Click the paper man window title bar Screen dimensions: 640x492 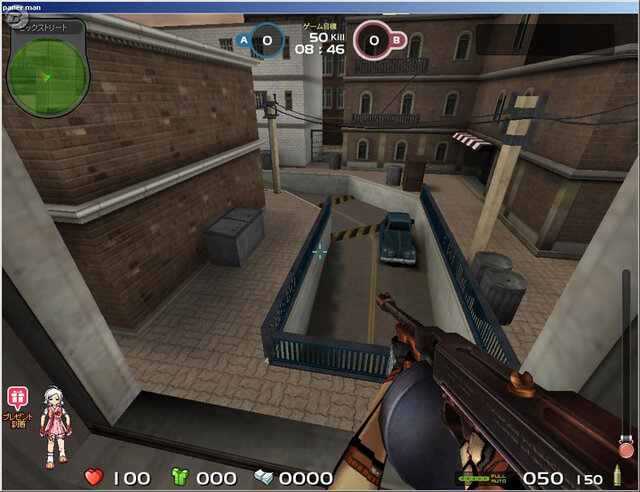(320, 6)
